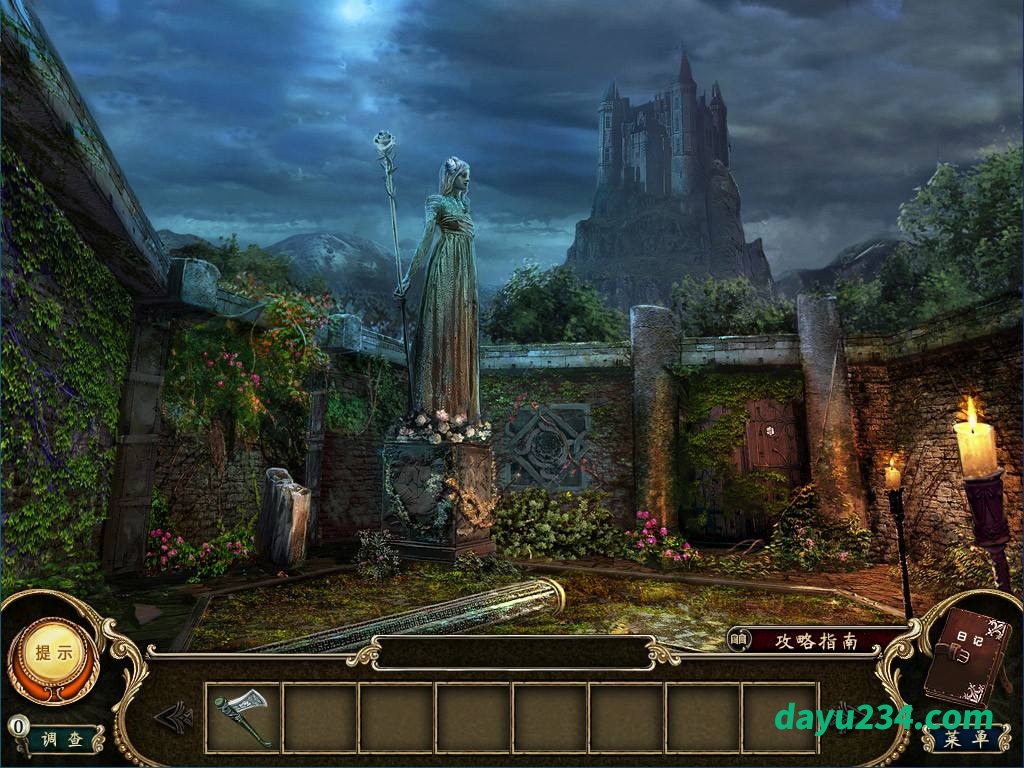Select the axe item in inventory
The height and width of the screenshot is (768, 1024).
[x=242, y=716]
